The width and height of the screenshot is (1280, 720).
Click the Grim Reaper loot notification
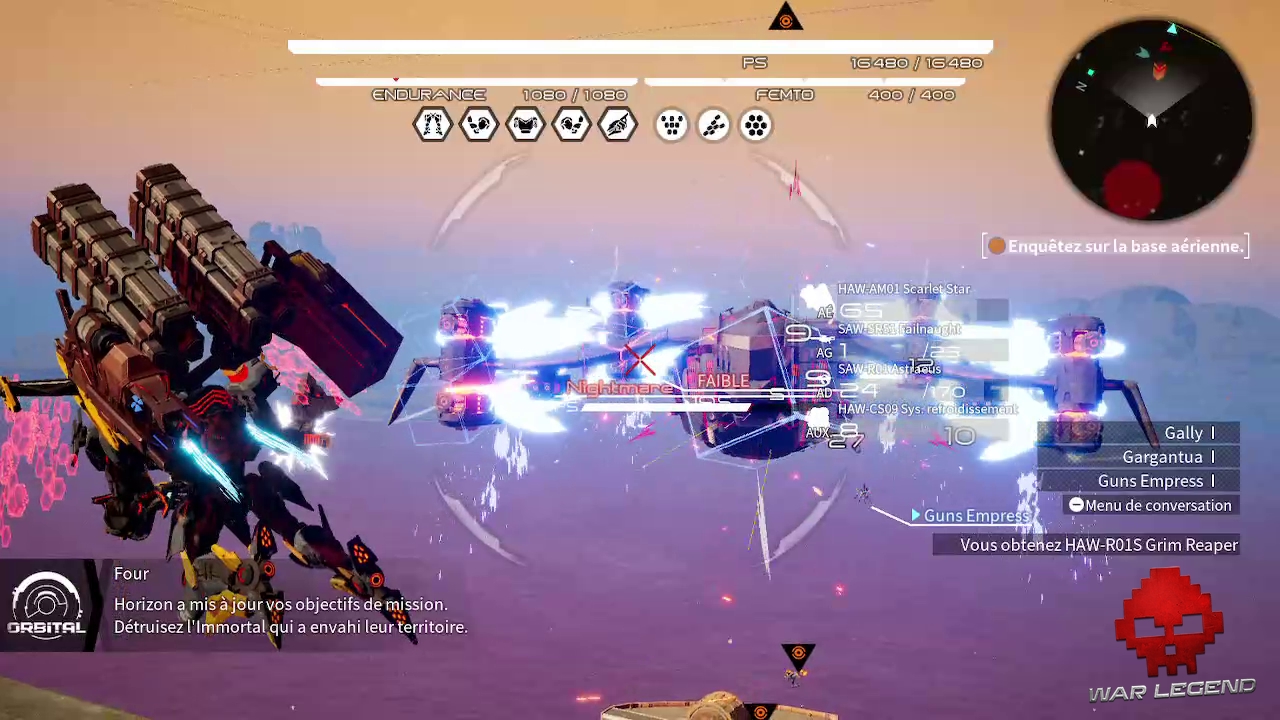click(x=1087, y=545)
